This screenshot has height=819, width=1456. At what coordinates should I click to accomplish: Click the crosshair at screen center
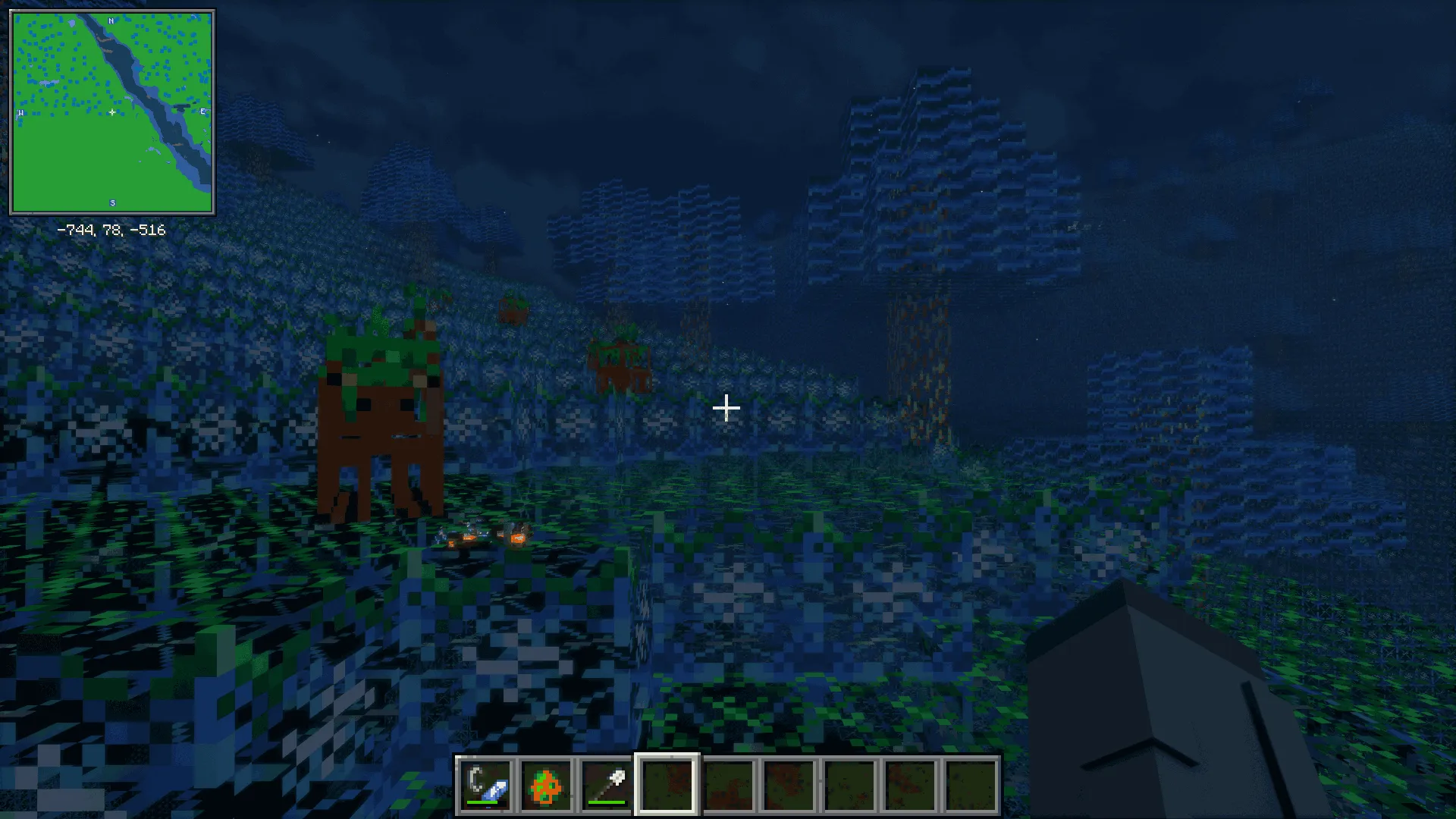[726, 408]
